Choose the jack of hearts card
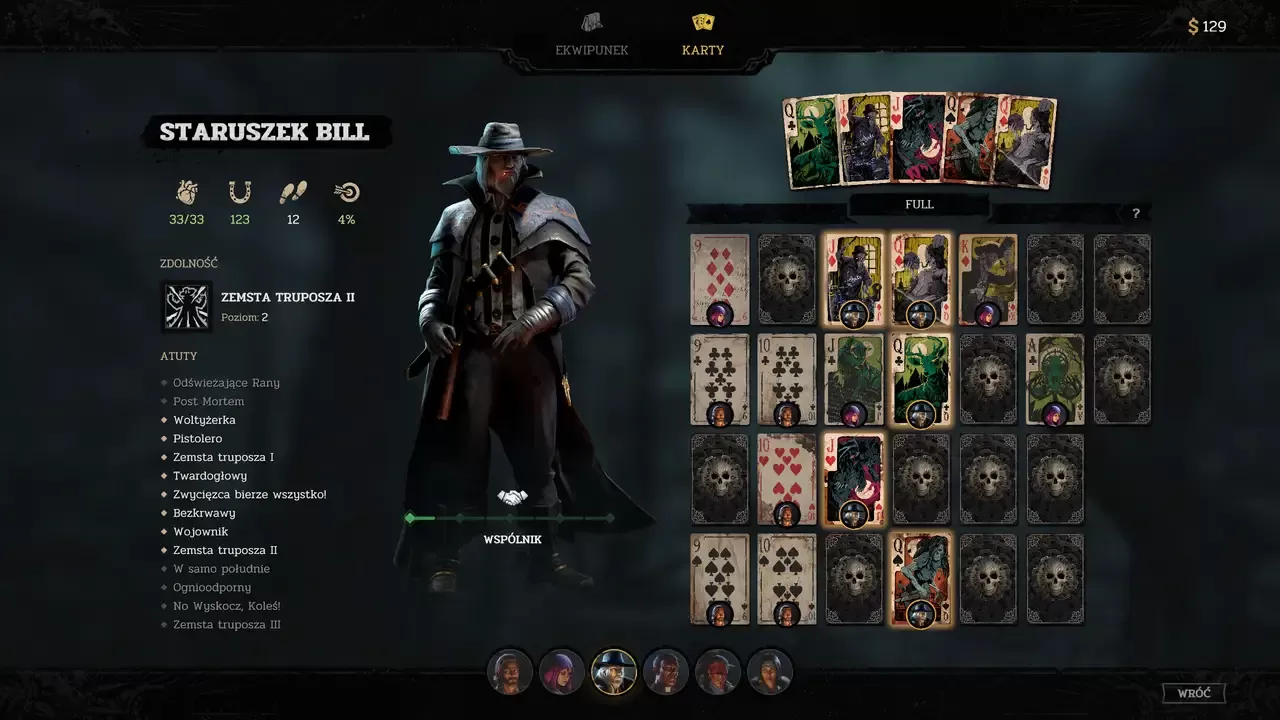The width and height of the screenshot is (1280, 720). pyautogui.click(x=853, y=479)
